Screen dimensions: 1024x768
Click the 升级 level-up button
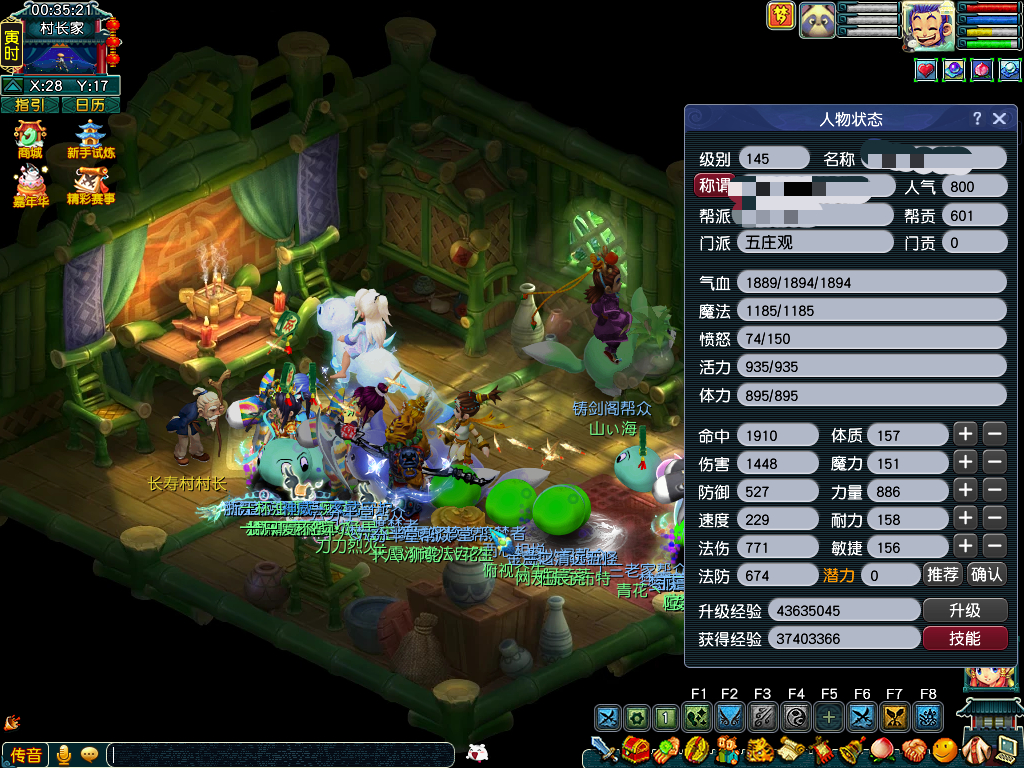pyautogui.click(x=964, y=610)
